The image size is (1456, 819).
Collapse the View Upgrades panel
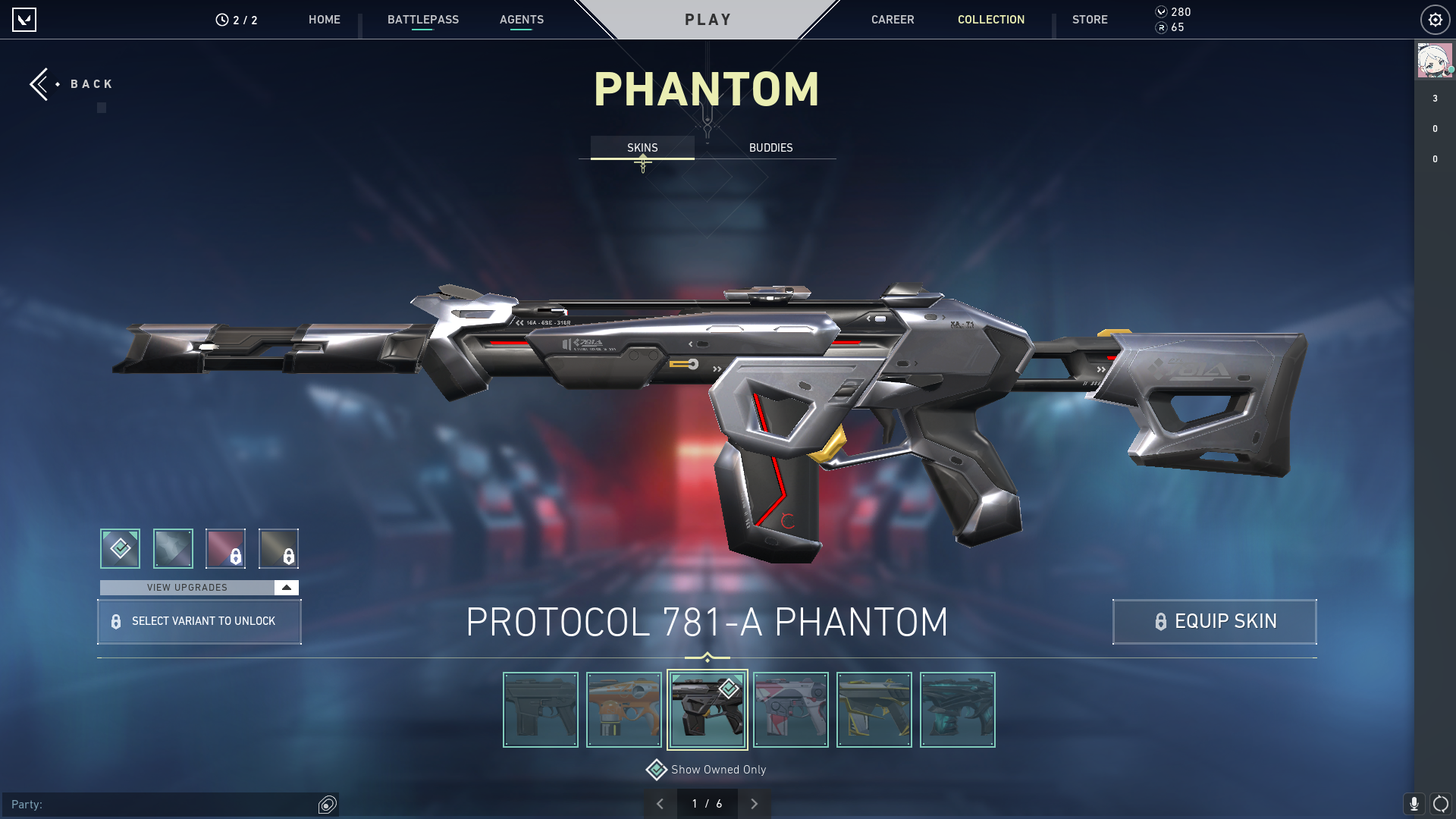[285, 587]
